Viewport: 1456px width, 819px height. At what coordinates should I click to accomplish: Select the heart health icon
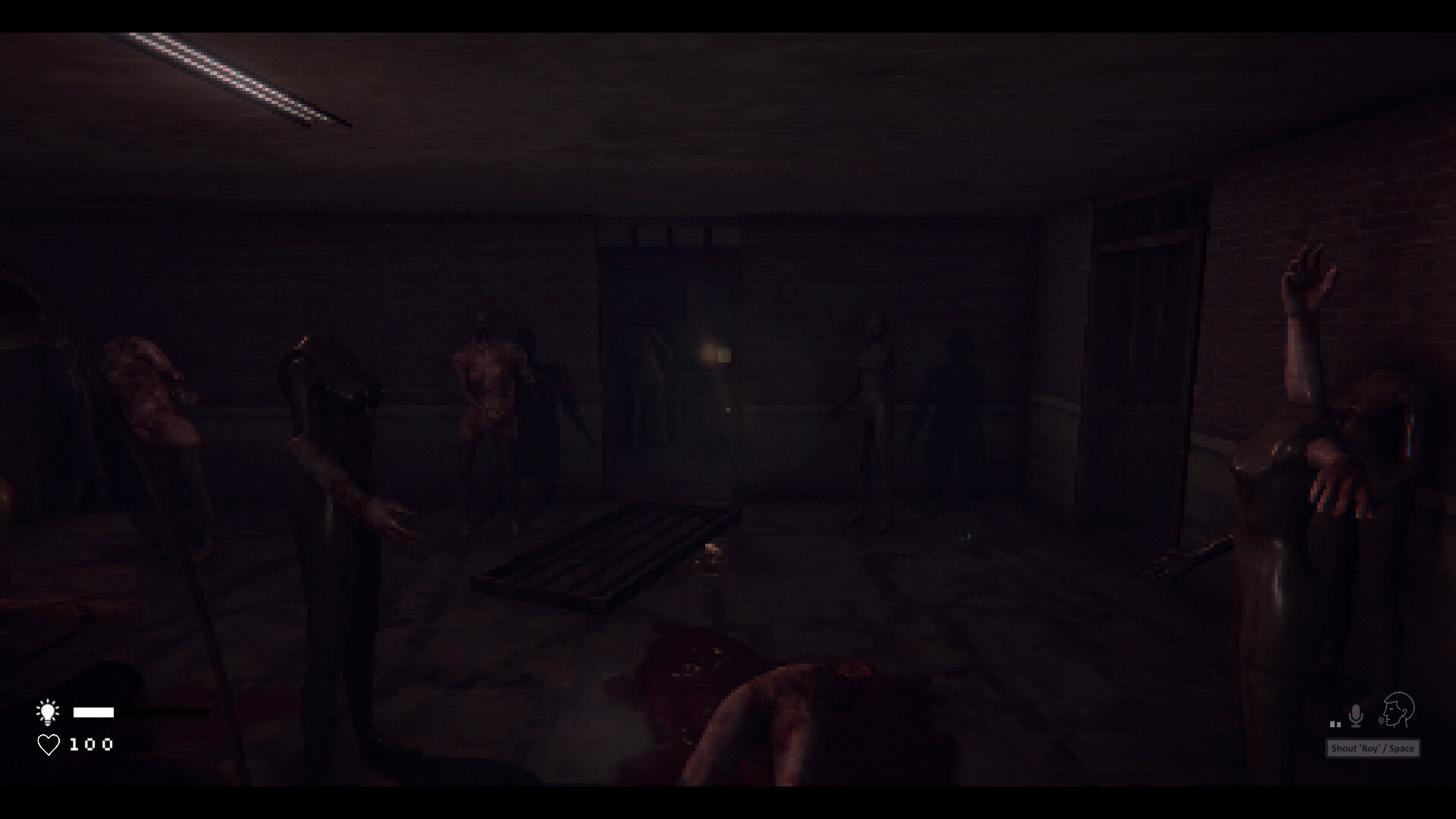click(48, 745)
